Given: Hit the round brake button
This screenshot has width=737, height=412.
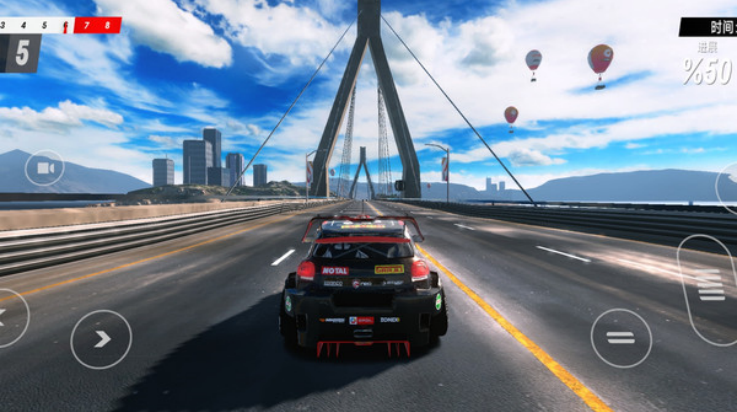Looking at the screenshot, I should (x=621, y=338).
